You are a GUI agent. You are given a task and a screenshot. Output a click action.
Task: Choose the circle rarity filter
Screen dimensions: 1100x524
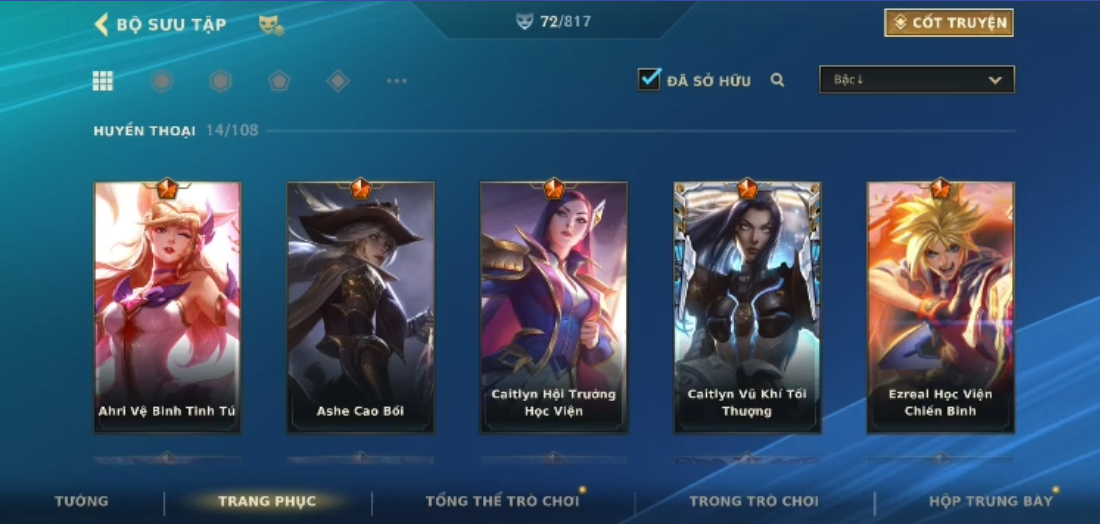pyautogui.click(x=161, y=81)
